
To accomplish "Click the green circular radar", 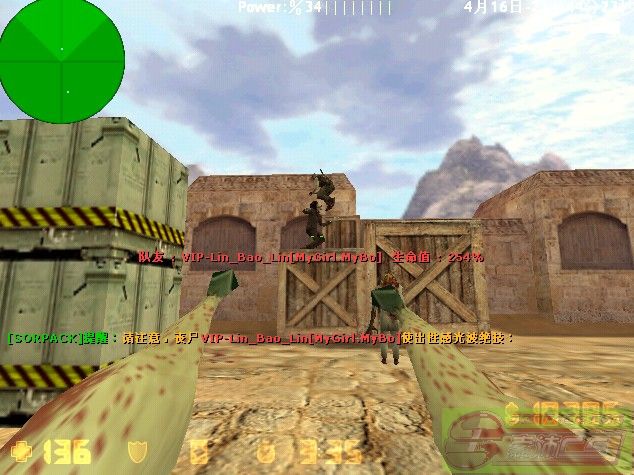I will click(x=62, y=60).
